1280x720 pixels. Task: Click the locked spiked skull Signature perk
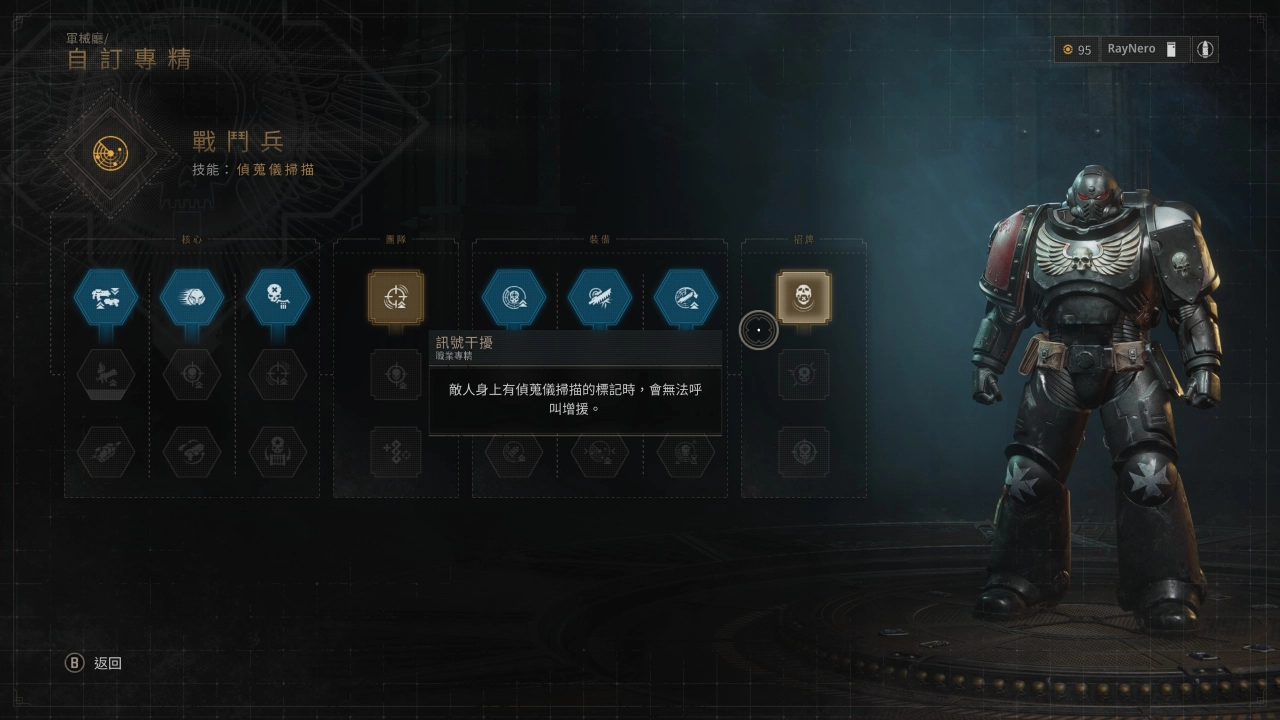point(804,375)
